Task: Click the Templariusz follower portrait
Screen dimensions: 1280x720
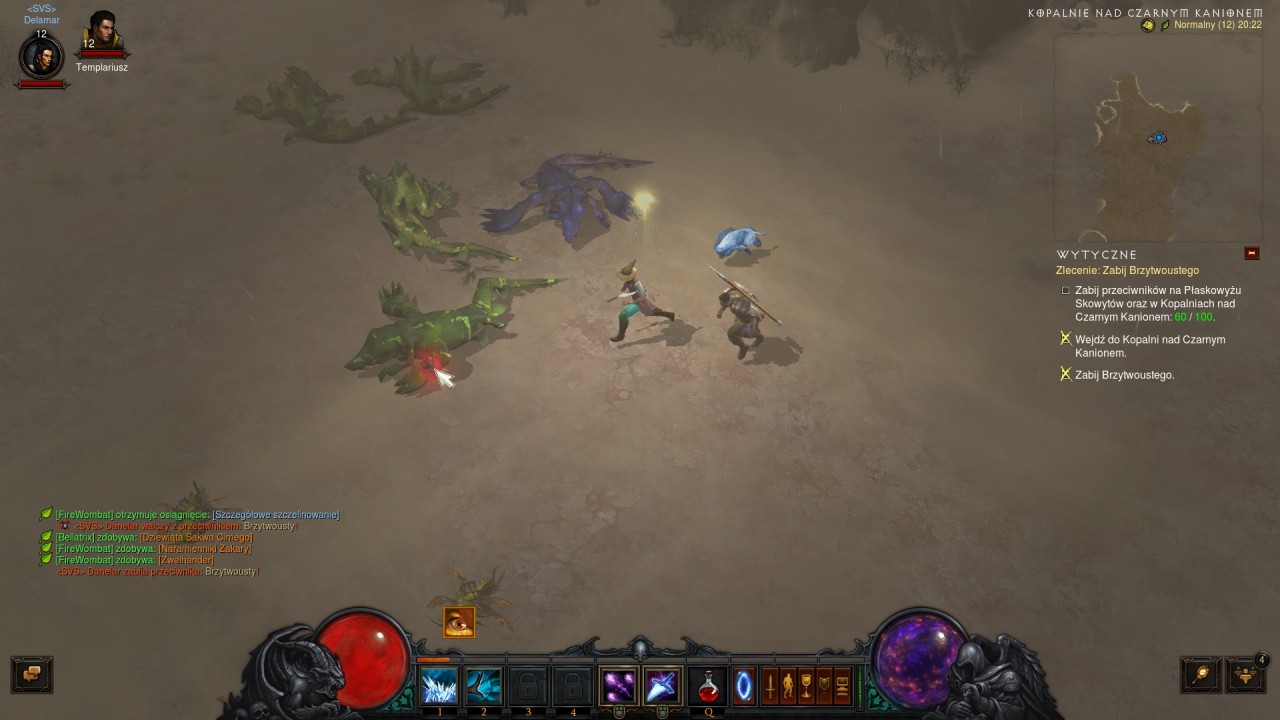Action: pyautogui.click(x=102, y=36)
